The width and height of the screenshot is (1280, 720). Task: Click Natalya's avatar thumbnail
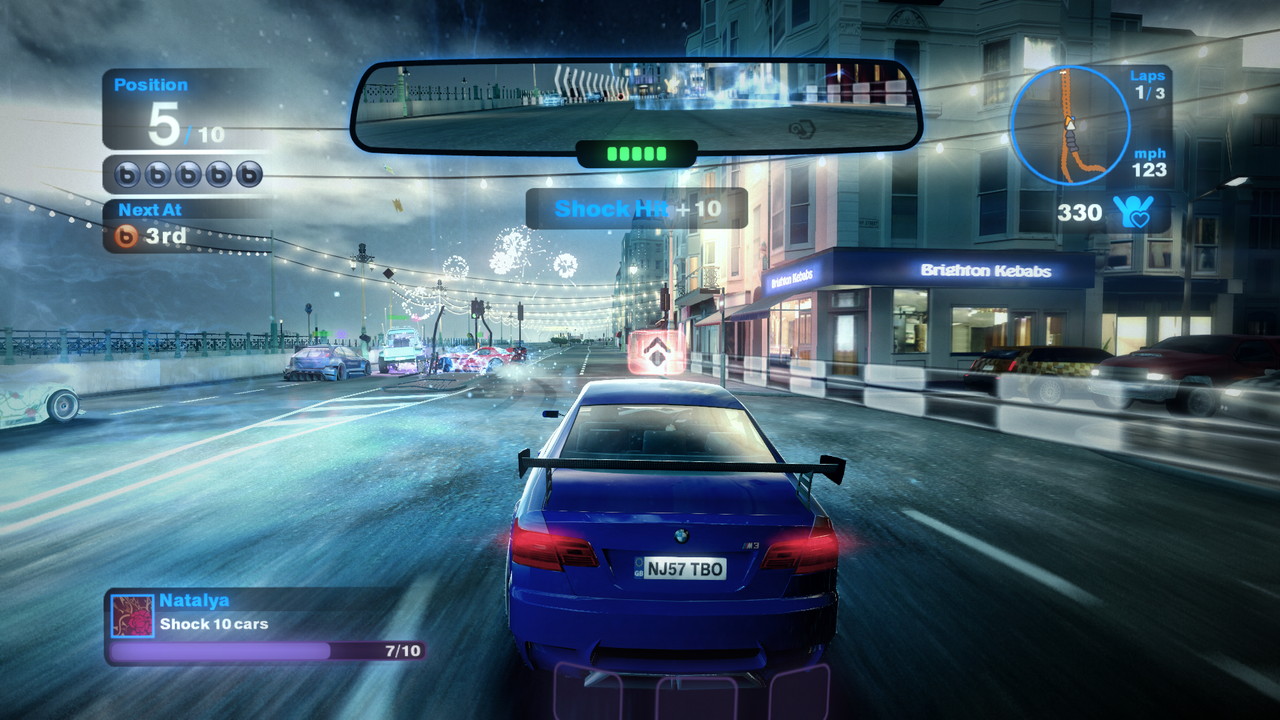[x=132, y=615]
